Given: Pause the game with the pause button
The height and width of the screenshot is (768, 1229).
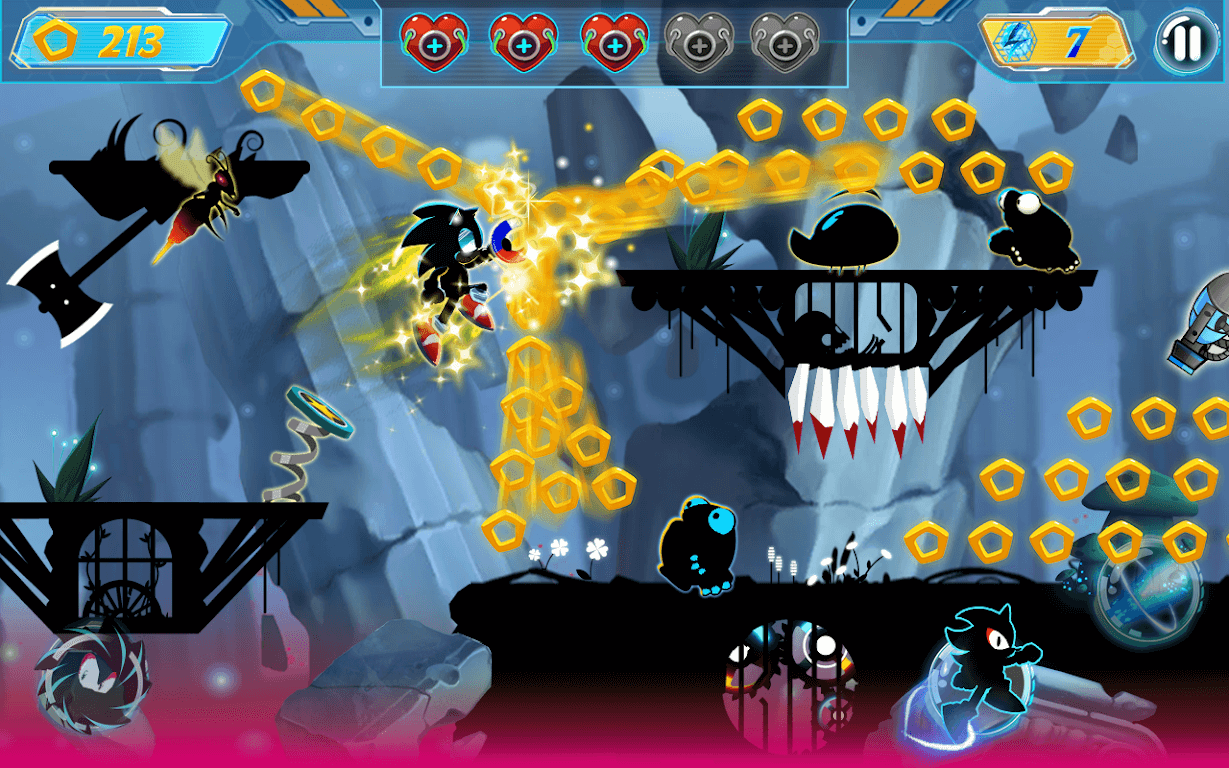Looking at the screenshot, I should (x=1187, y=42).
